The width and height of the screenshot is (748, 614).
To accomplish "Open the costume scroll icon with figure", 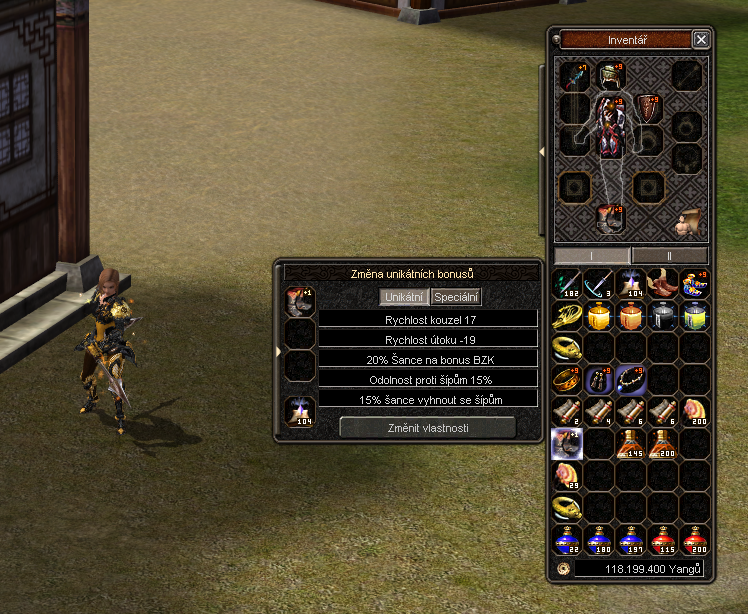I will click(x=688, y=221).
